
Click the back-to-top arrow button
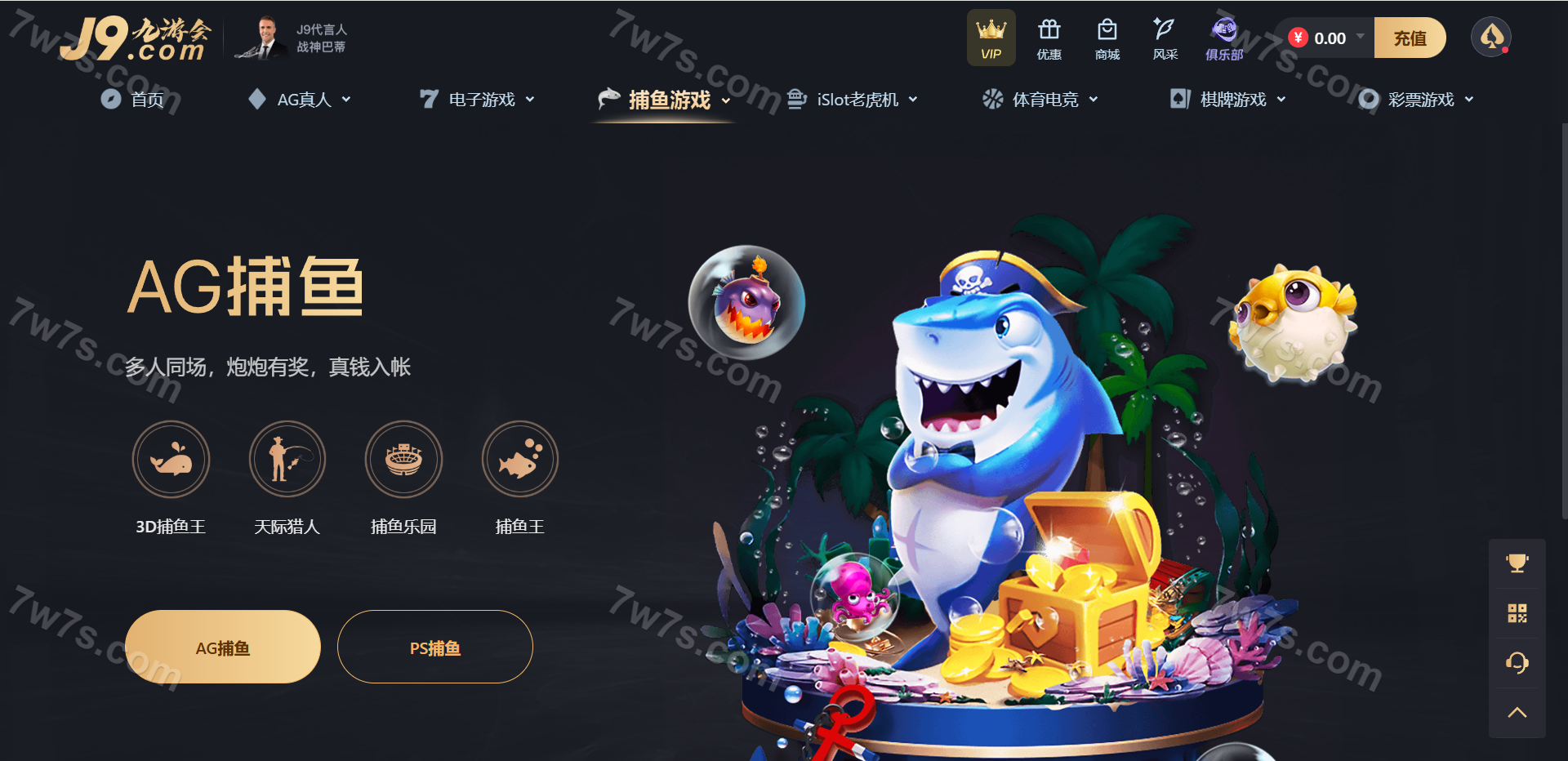[1517, 713]
